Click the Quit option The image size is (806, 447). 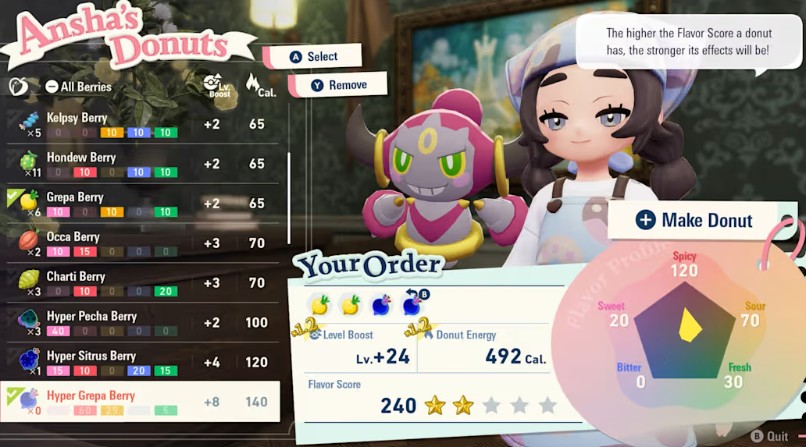tap(771, 435)
